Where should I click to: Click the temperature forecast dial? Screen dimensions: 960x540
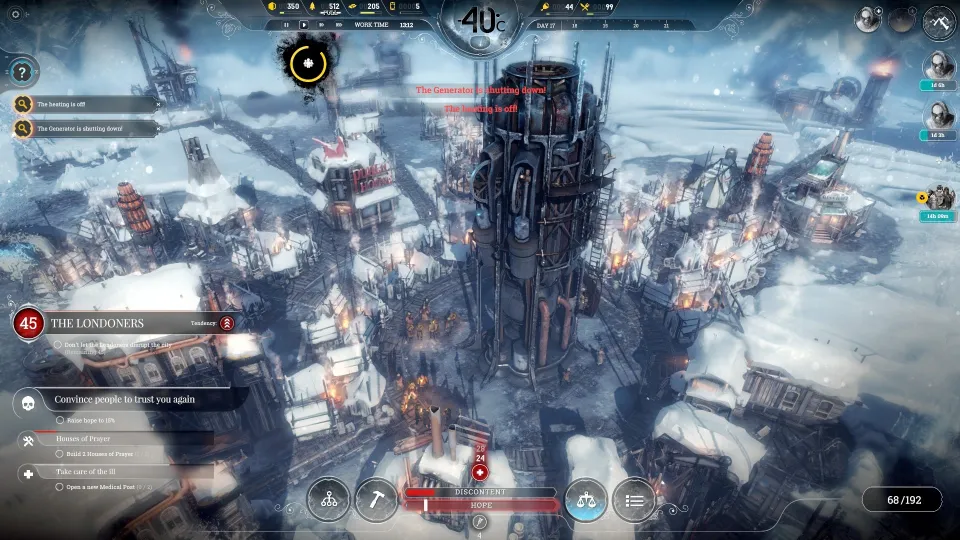pos(480,20)
